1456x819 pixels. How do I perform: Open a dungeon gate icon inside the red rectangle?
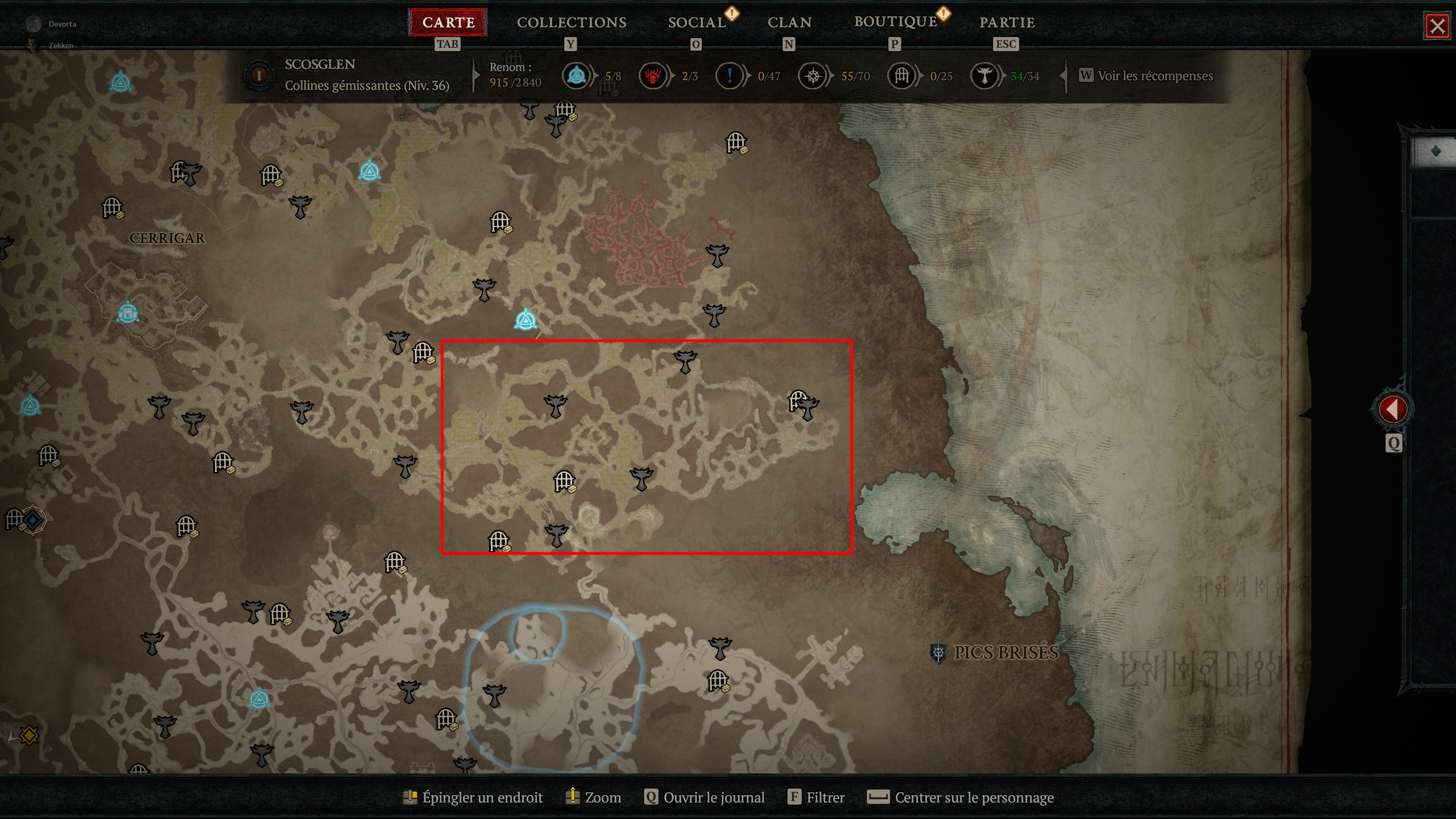point(563,479)
